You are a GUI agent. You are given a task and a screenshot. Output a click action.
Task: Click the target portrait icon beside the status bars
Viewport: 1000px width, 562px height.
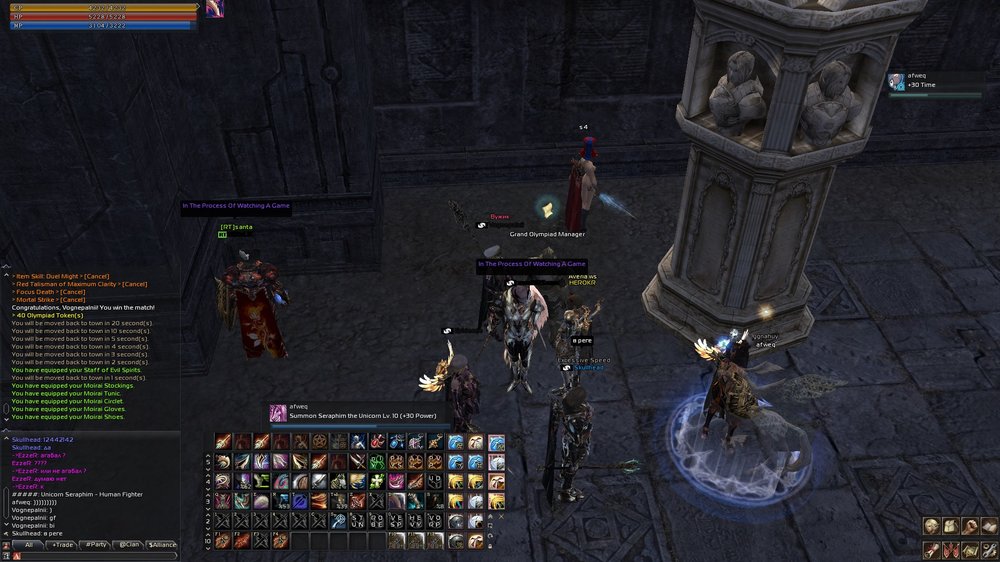pyautogui.click(x=214, y=8)
